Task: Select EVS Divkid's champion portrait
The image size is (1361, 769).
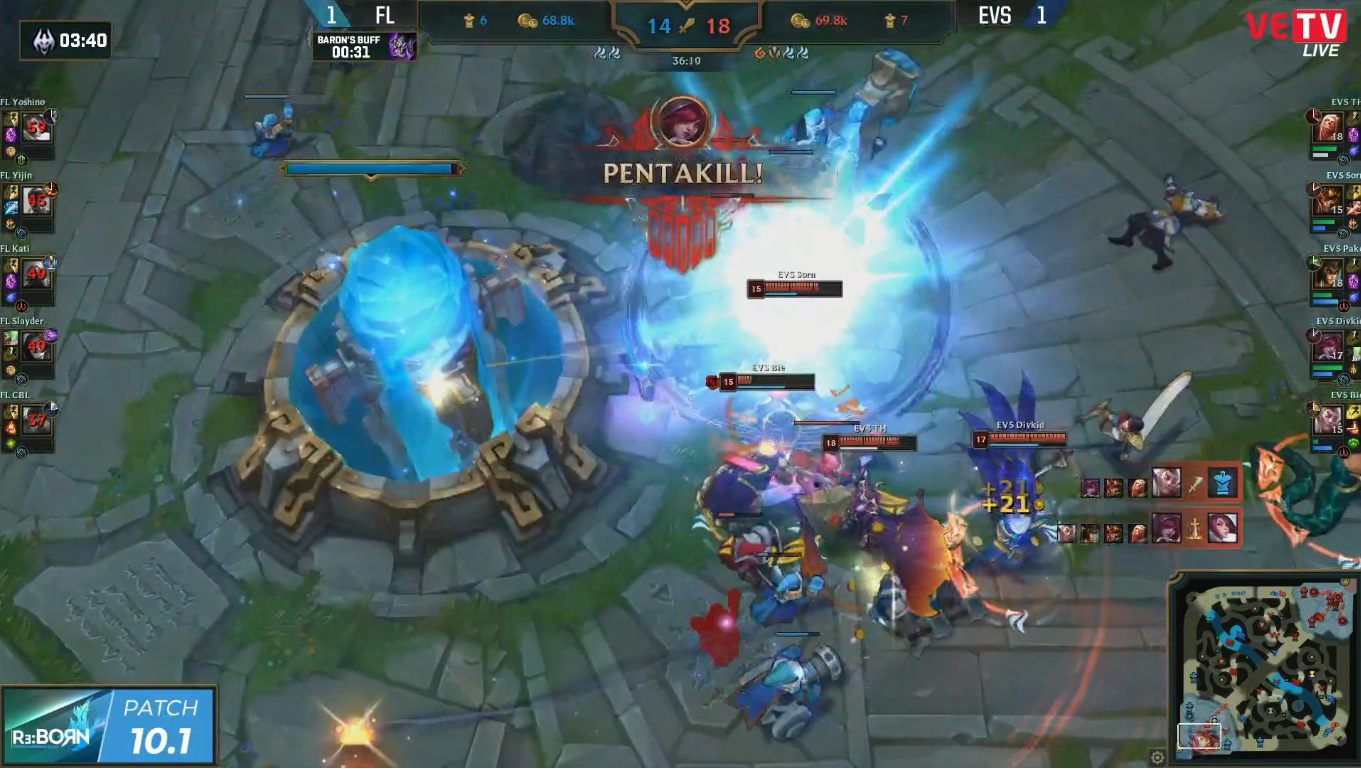Action: [x=1328, y=346]
